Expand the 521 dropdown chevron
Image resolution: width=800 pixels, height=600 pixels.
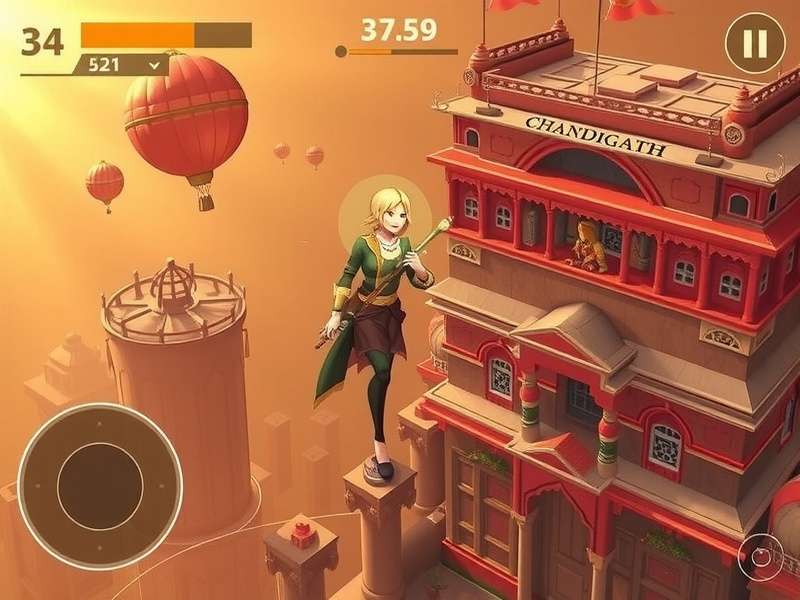154,64
